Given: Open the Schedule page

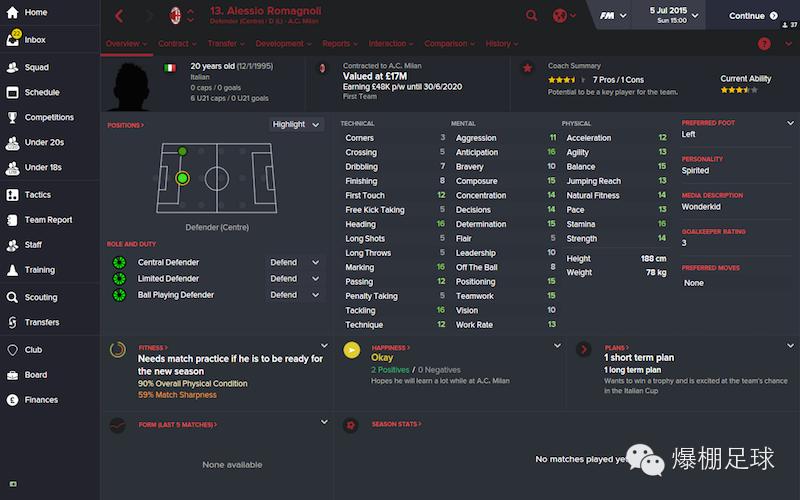Looking at the screenshot, I should (42, 92).
